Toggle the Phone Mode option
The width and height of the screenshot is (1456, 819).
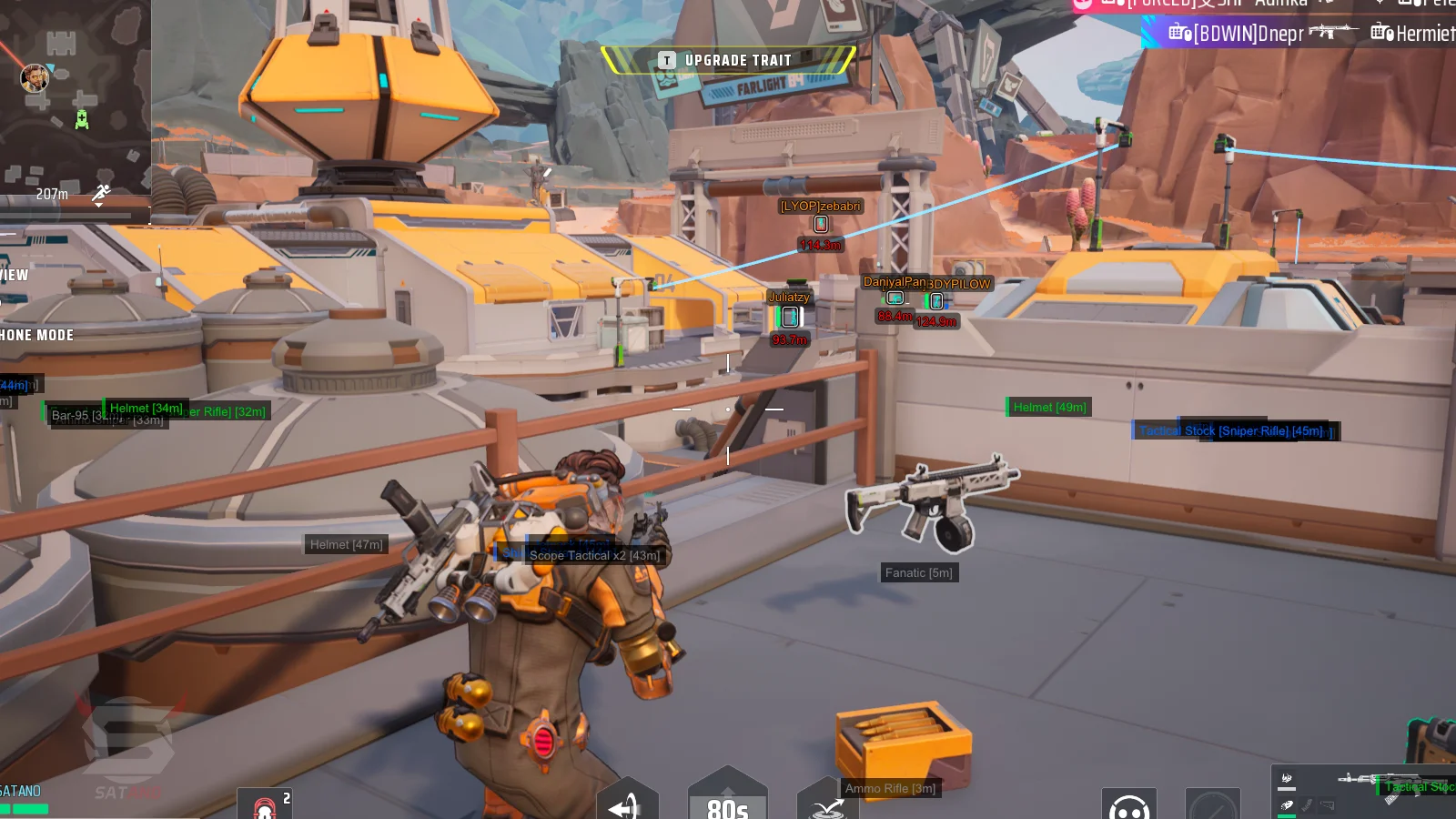(x=36, y=335)
